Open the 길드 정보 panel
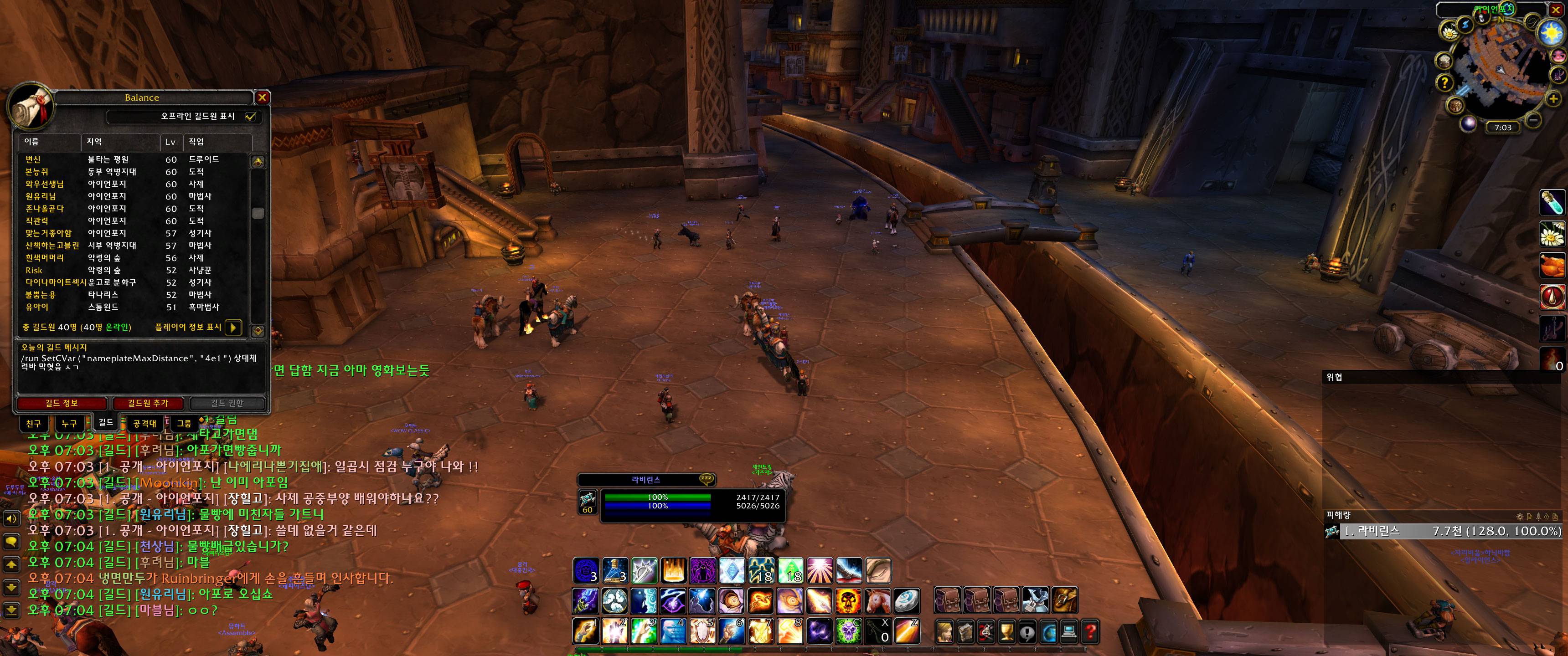The image size is (1568, 656). (x=62, y=403)
